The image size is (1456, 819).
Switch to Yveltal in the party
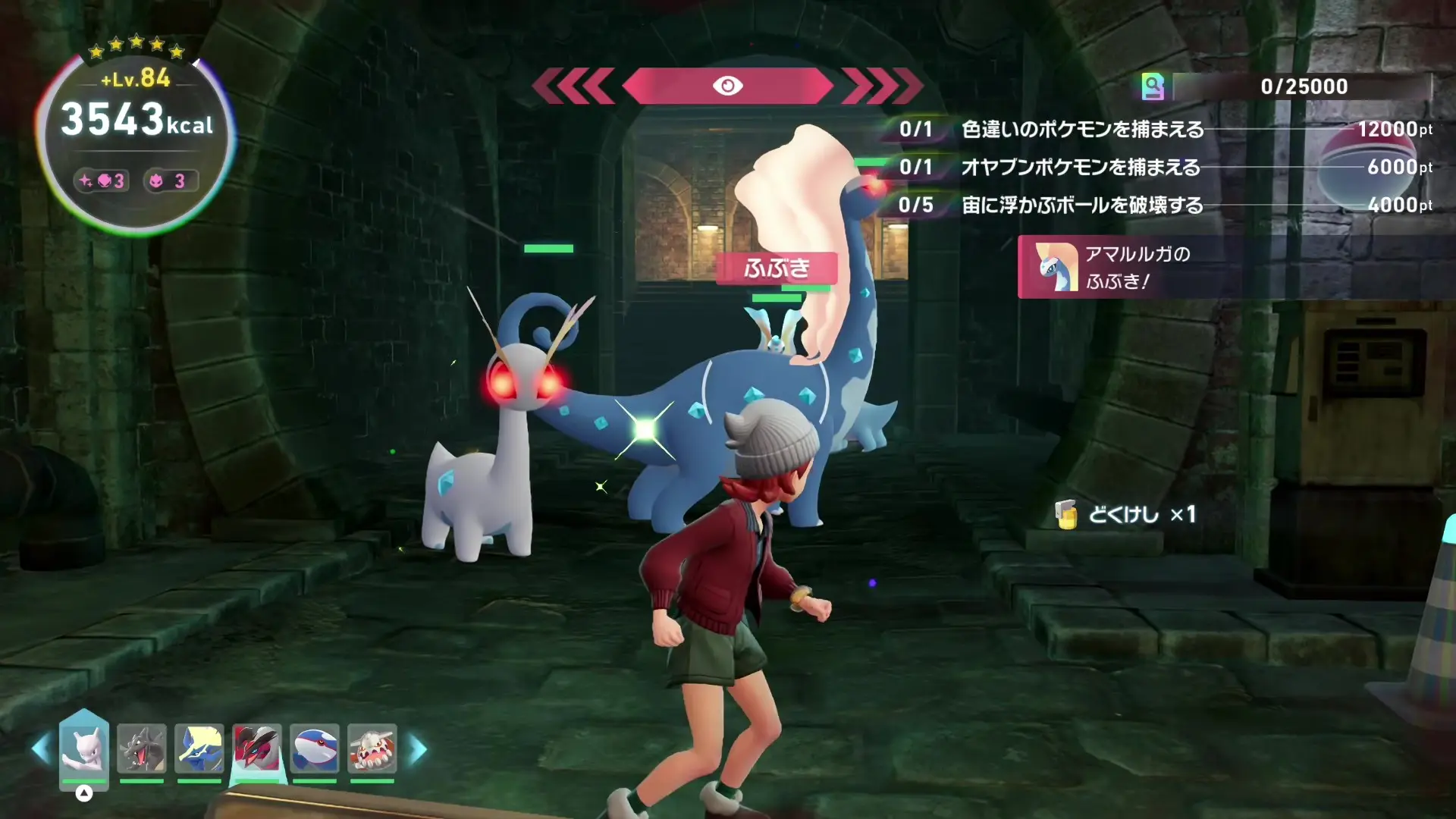[x=257, y=748]
